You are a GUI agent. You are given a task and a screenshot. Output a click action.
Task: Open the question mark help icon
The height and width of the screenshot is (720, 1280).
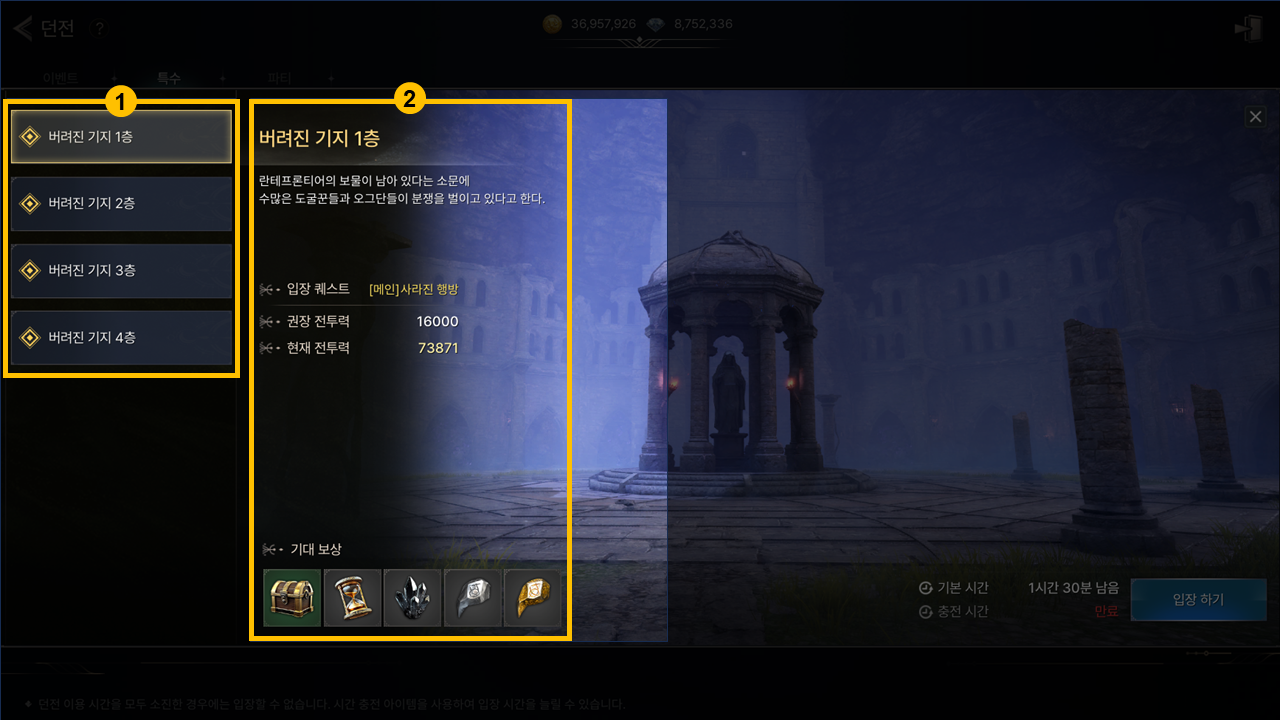pos(98,29)
